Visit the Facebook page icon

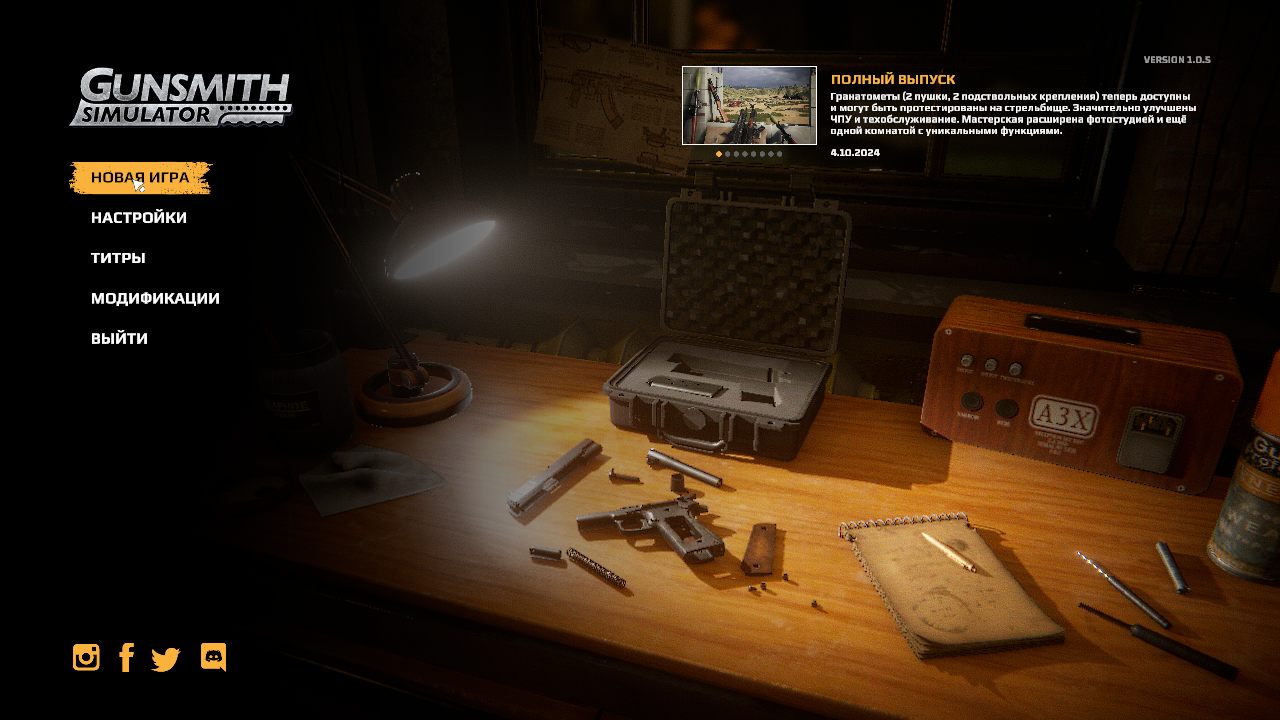126,657
